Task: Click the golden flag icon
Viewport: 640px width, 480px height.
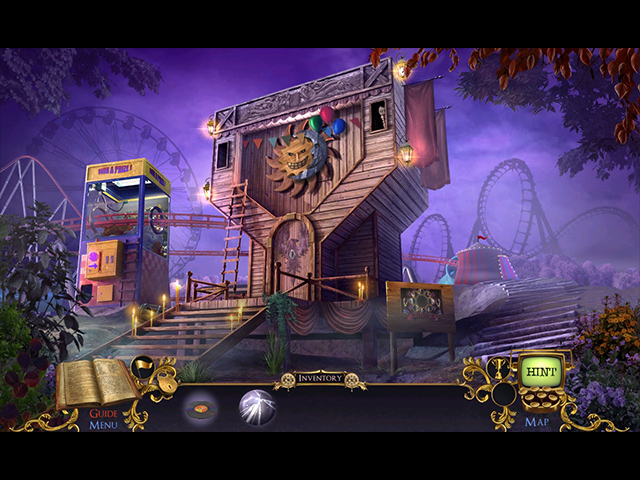Action: 143,367
